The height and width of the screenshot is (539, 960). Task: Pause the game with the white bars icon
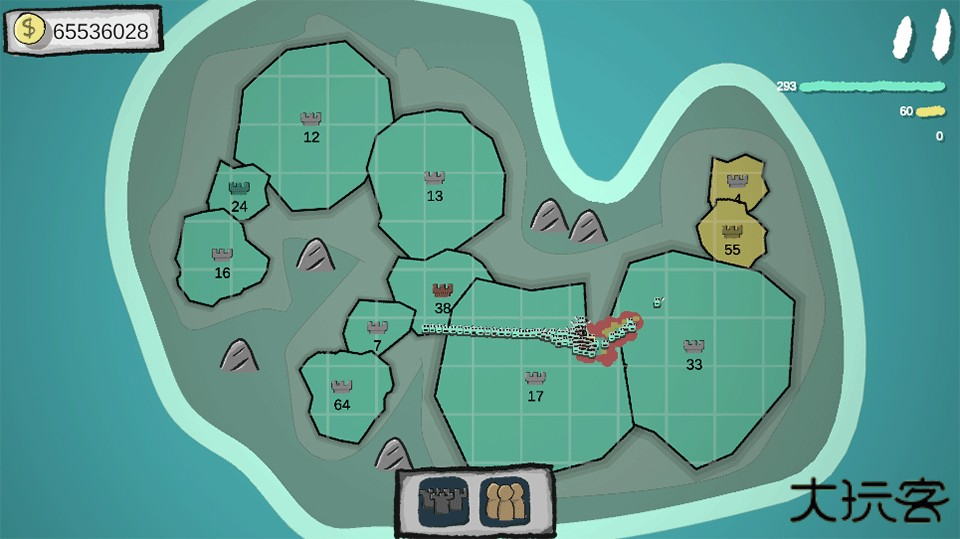(922, 37)
